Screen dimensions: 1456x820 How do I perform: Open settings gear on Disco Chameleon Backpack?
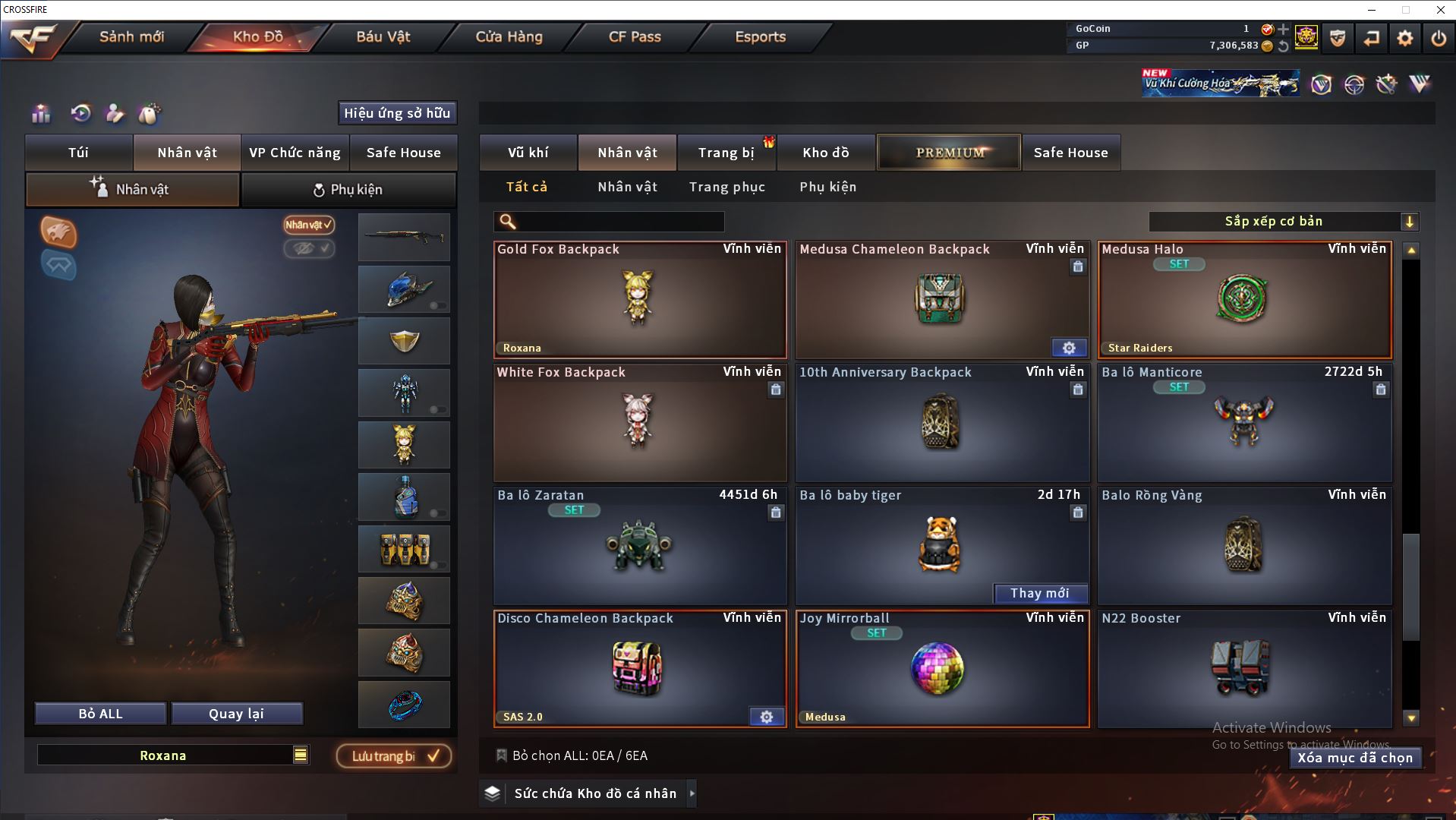coord(767,717)
